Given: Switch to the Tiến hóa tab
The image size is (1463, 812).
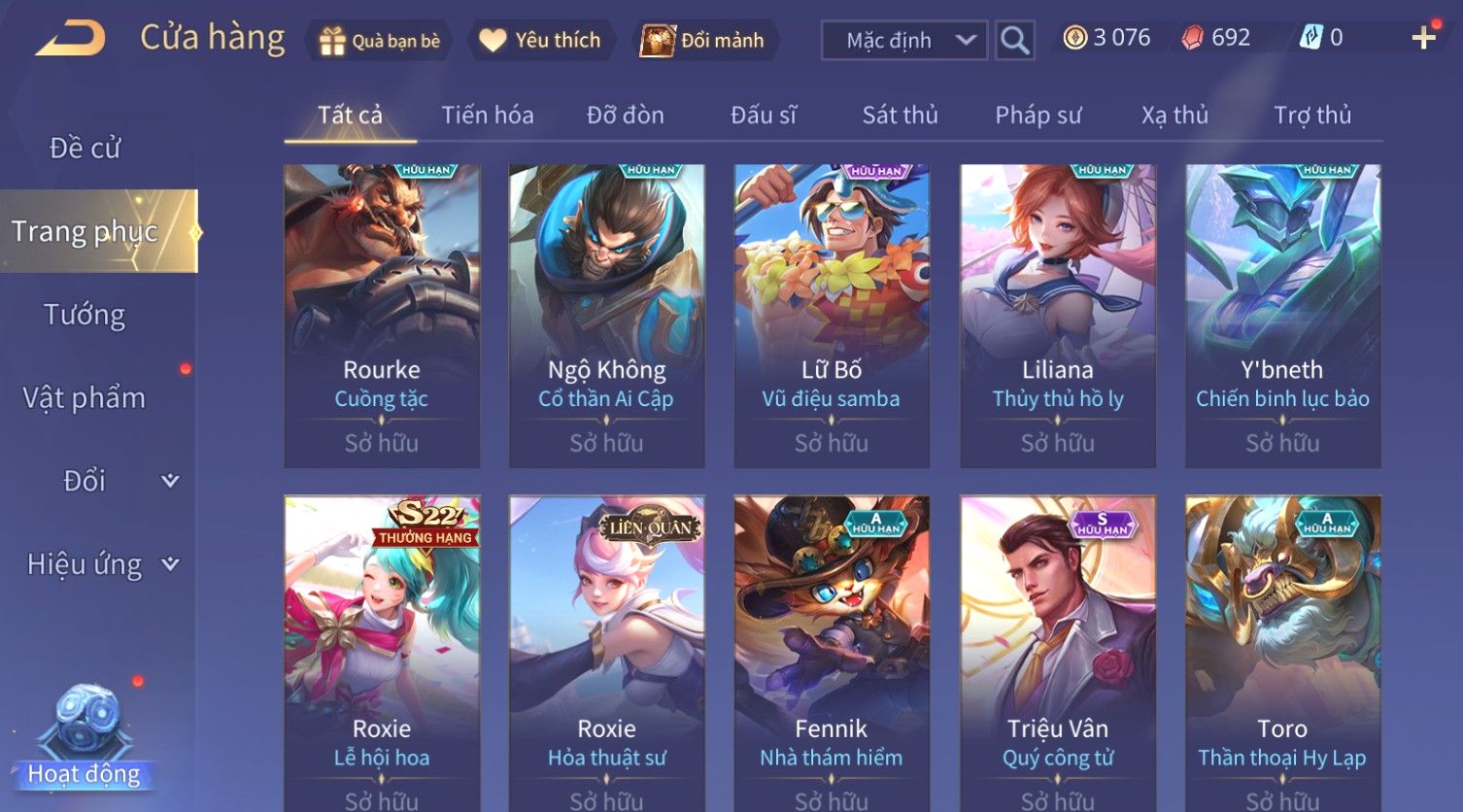Looking at the screenshot, I should tap(488, 116).
